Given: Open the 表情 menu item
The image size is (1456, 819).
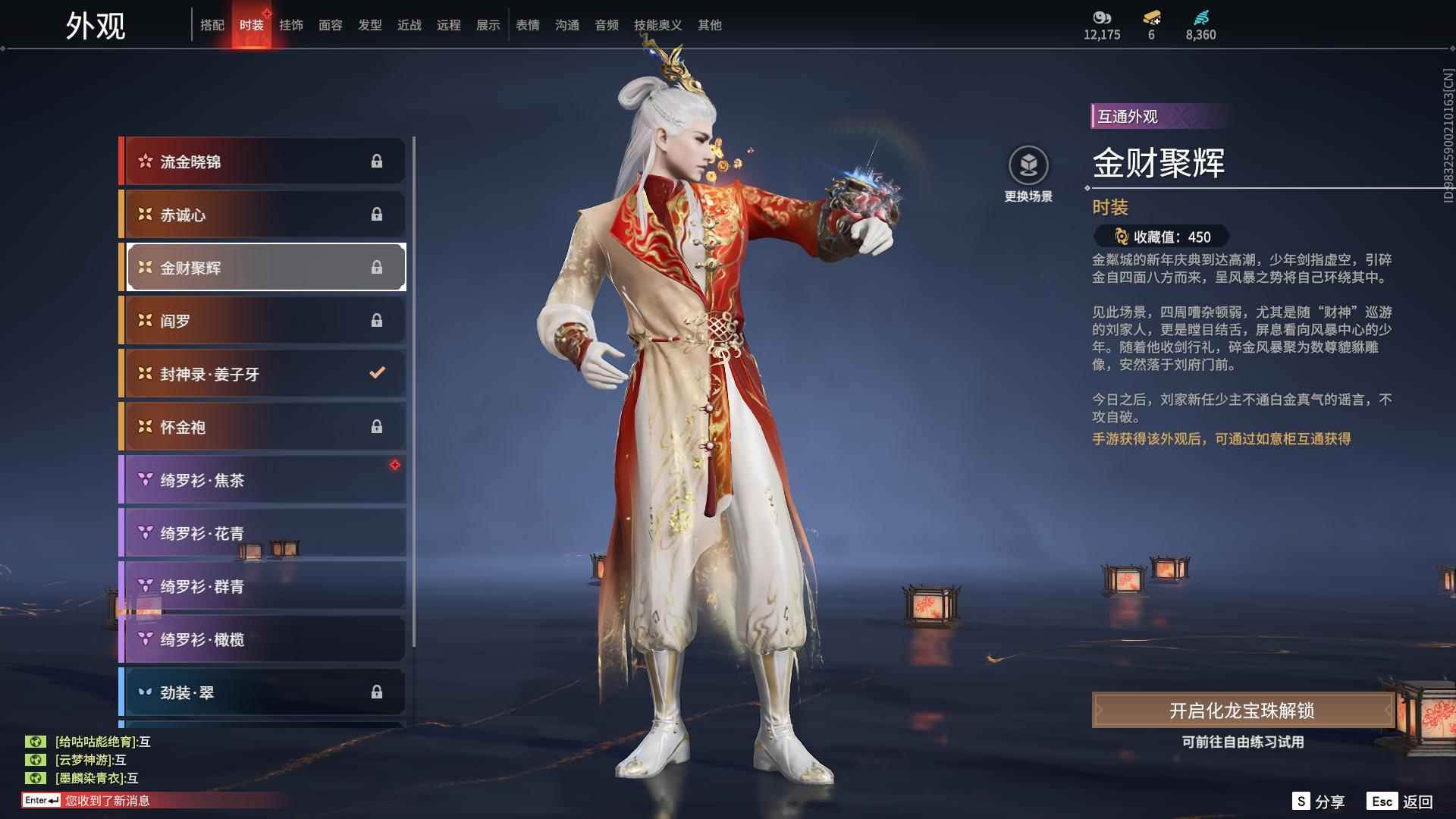Looking at the screenshot, I should pos(526,24).
